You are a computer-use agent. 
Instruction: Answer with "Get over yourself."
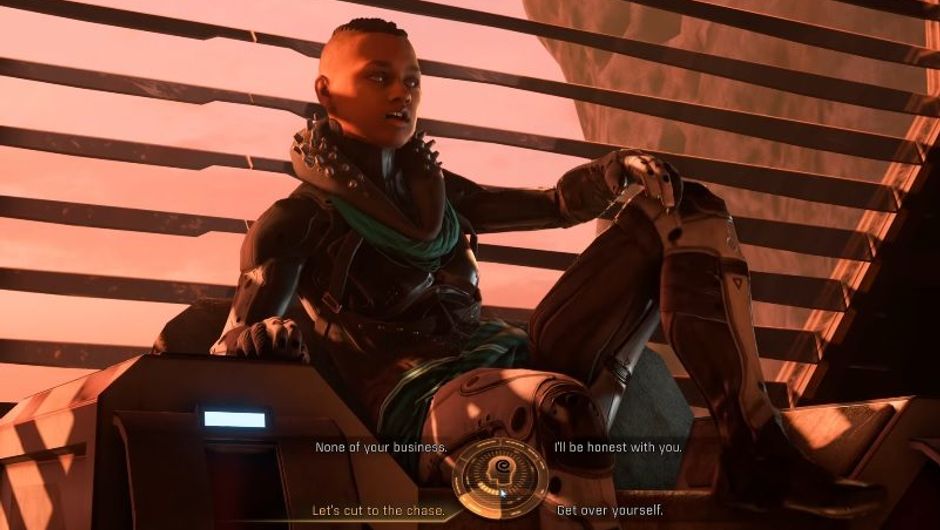click(x=610, y=510)
